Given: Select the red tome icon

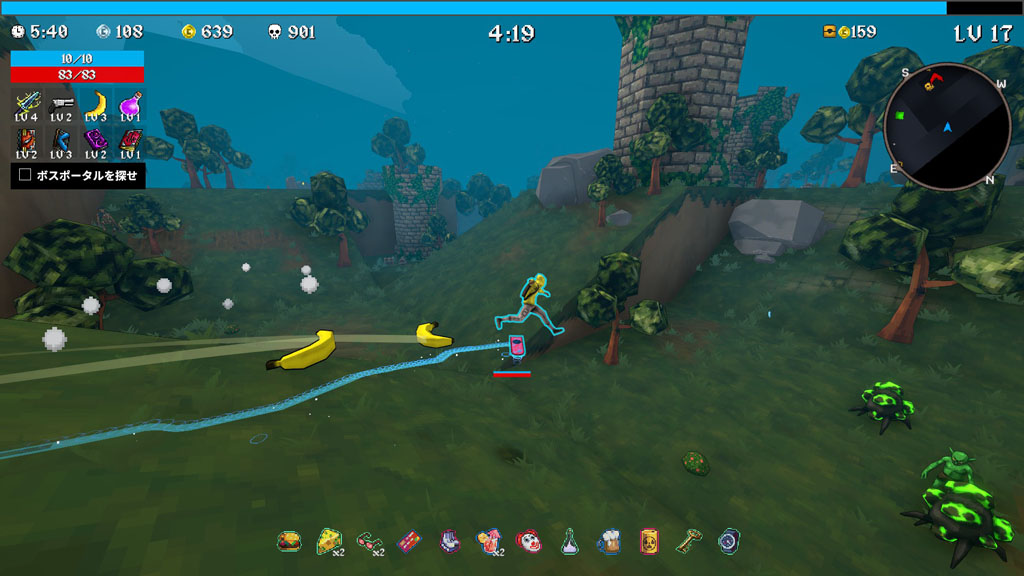Looking at the screenshot, I should (130, 140).
